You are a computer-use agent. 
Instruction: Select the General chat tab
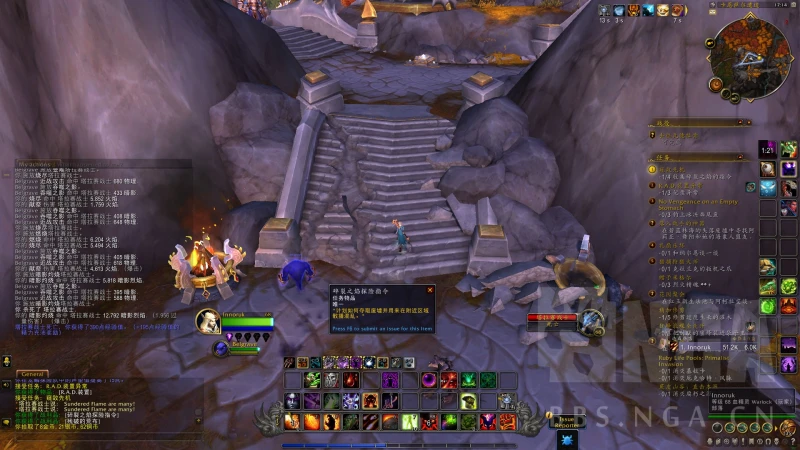click(x=33, y=371)
